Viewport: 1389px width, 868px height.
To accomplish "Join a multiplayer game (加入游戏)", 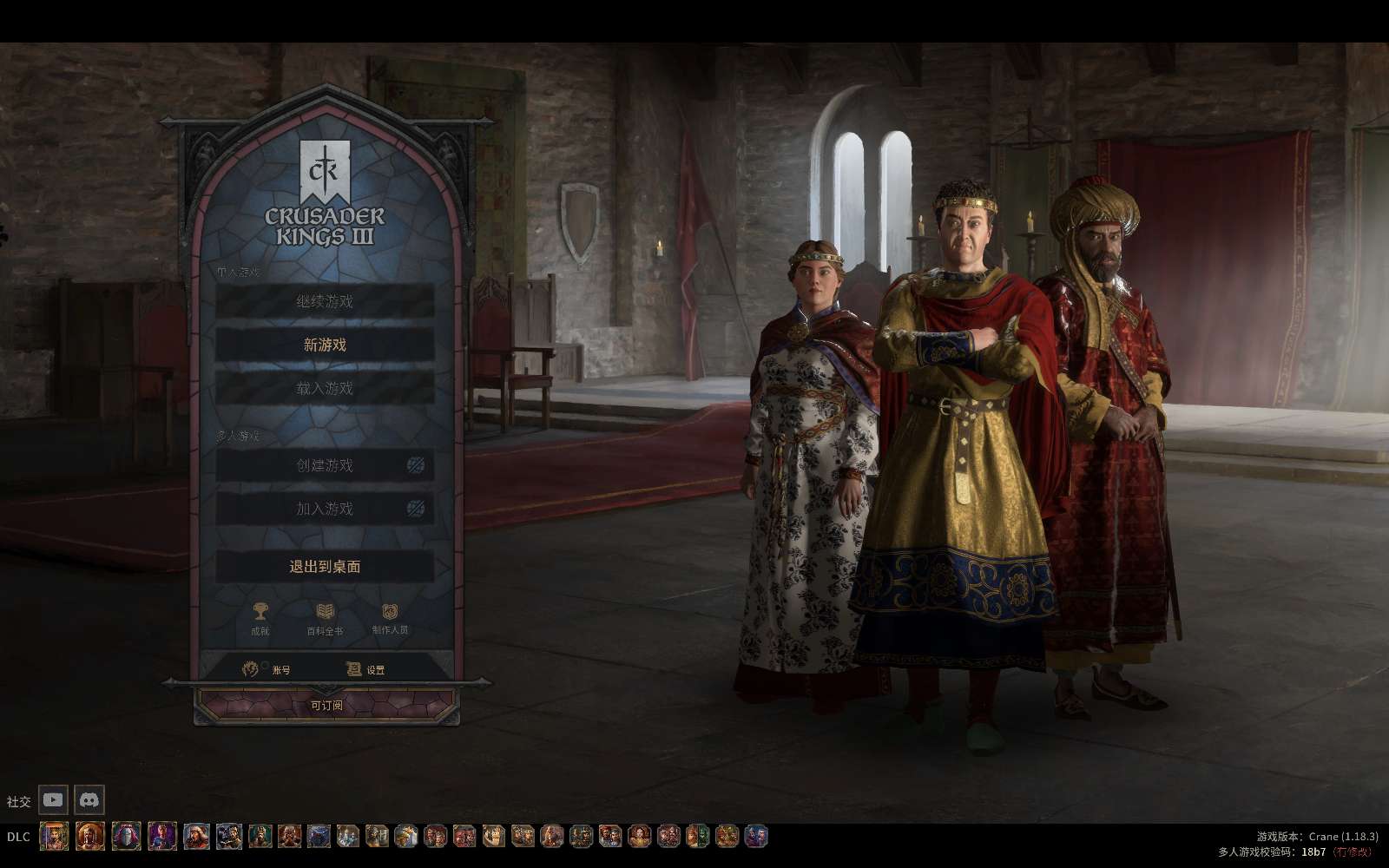I will click(325, 509).
